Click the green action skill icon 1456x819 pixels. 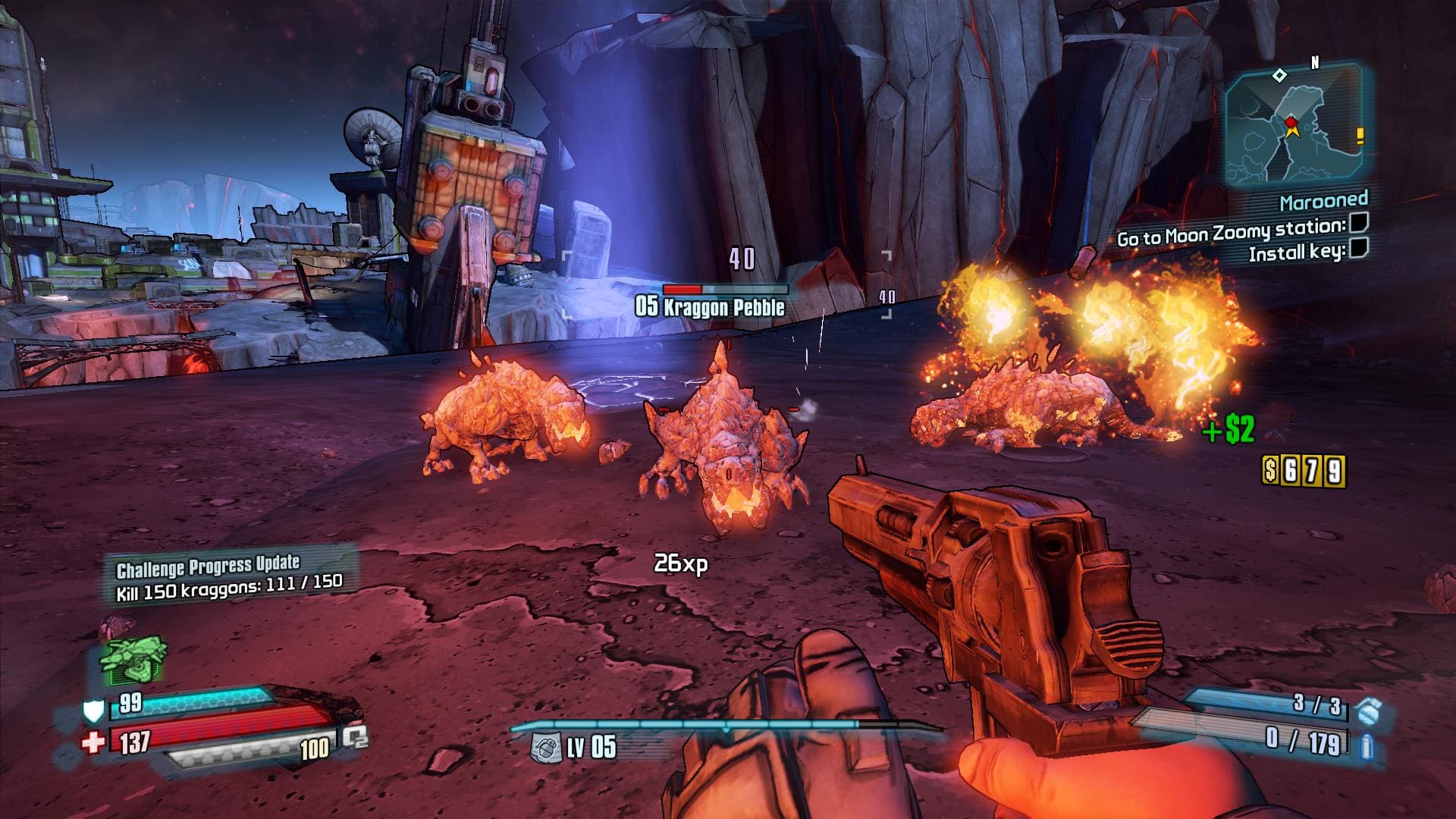click(x=133, y=659)
